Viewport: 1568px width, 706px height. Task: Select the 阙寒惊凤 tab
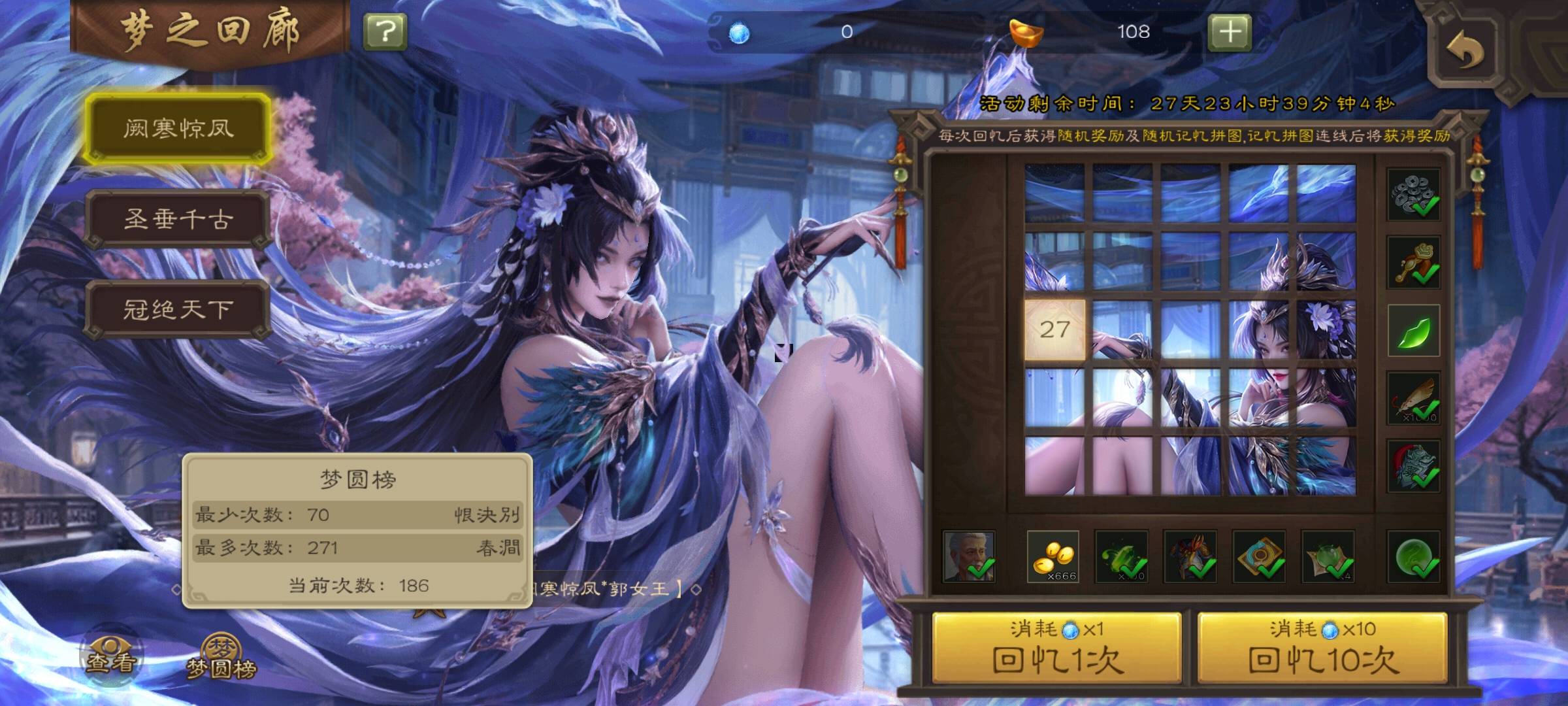pos(178,129)
